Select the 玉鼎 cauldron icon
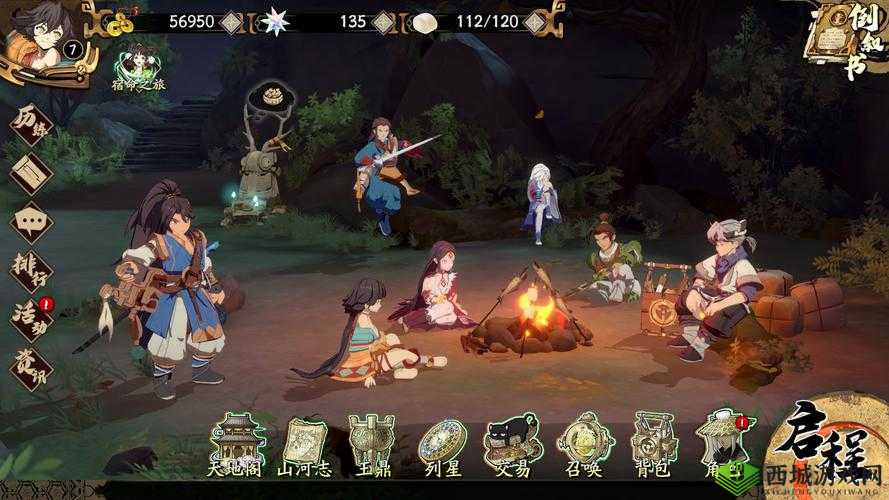889x500 pixels. click(x=368, y=443)
